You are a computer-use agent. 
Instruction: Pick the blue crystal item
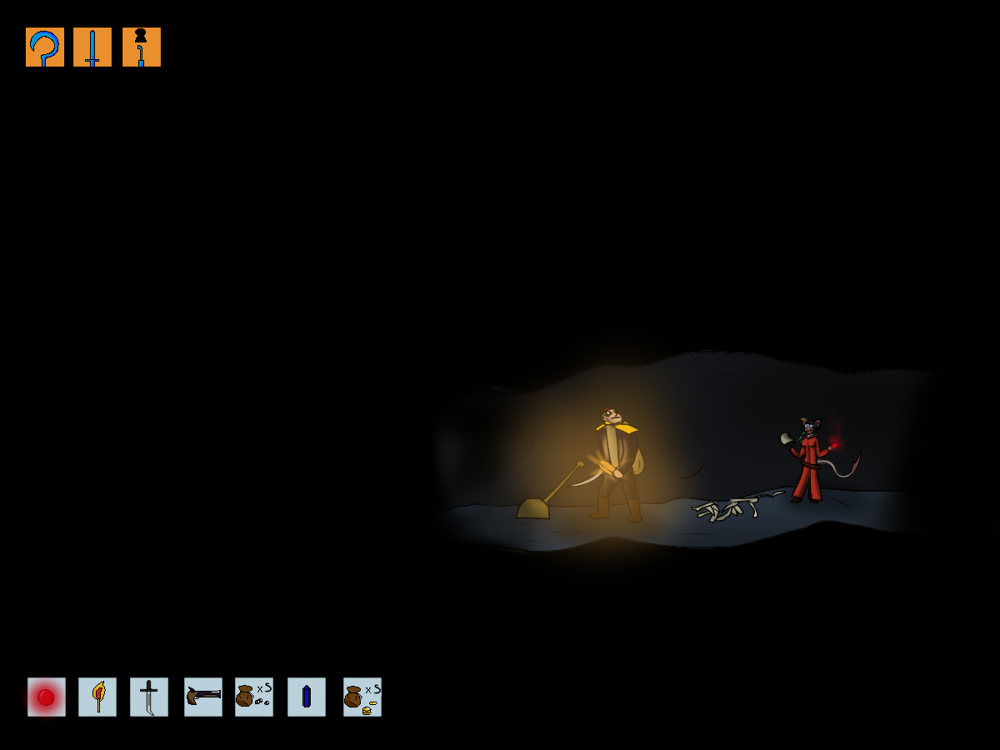click(x=306, y=697)
